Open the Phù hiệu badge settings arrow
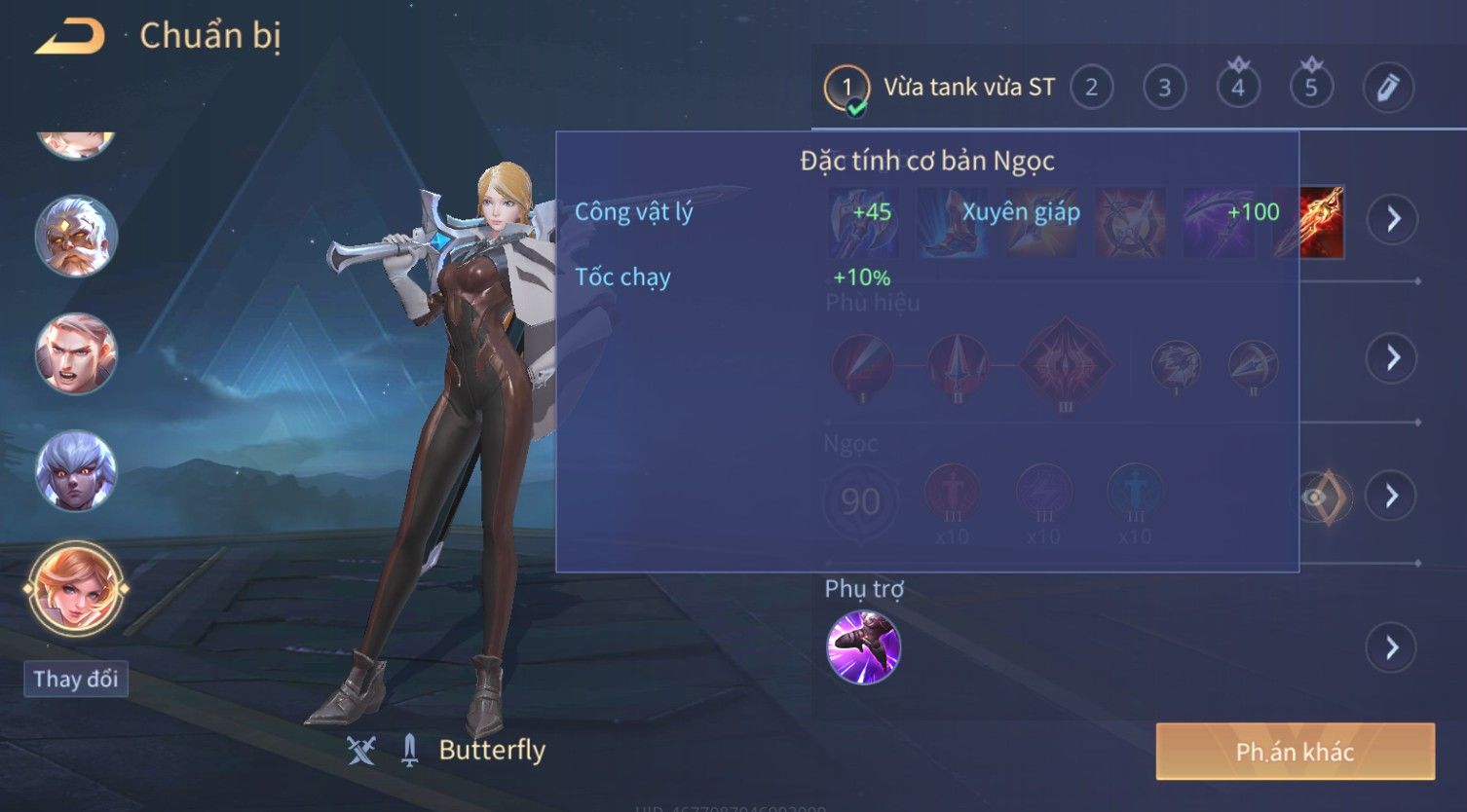 [1393, 358]
